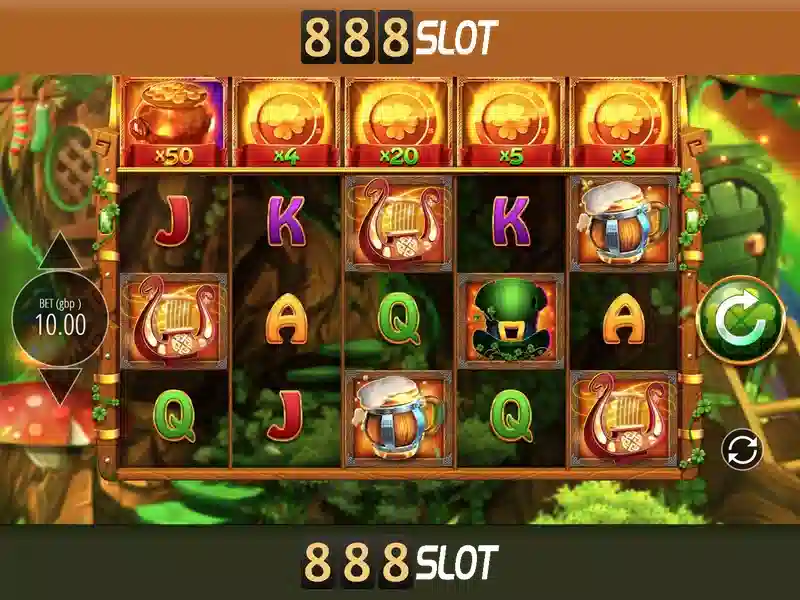Click the 888 Slot logo at the bottom
800x600 pixels.
[x=399, y=563]
